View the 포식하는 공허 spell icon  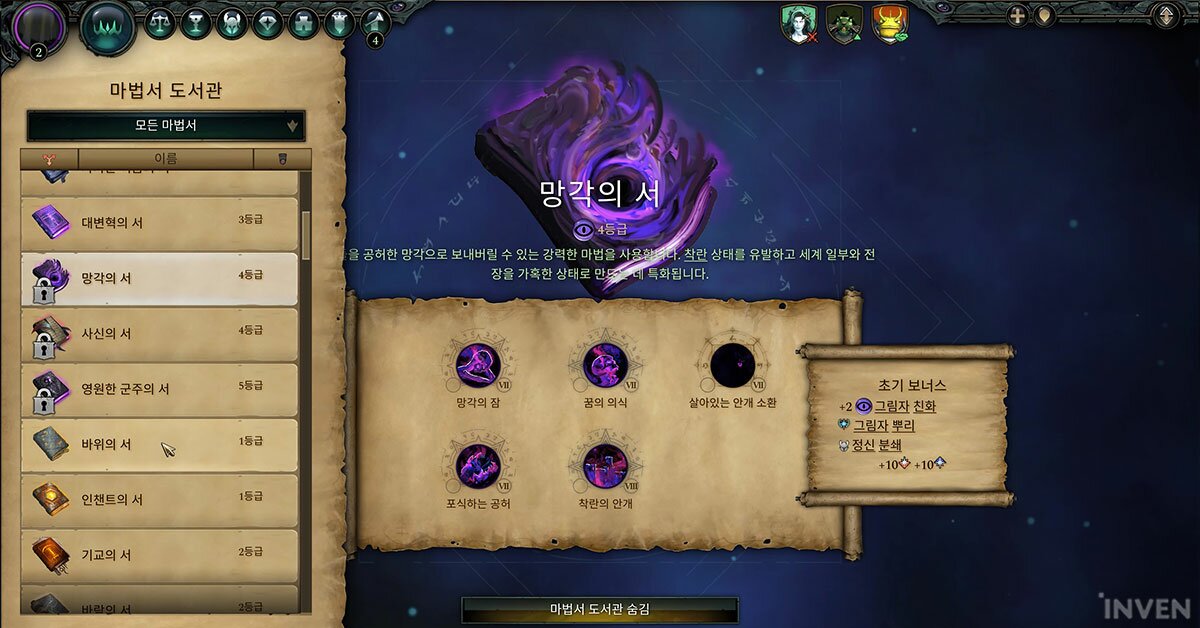coord(477,467)
